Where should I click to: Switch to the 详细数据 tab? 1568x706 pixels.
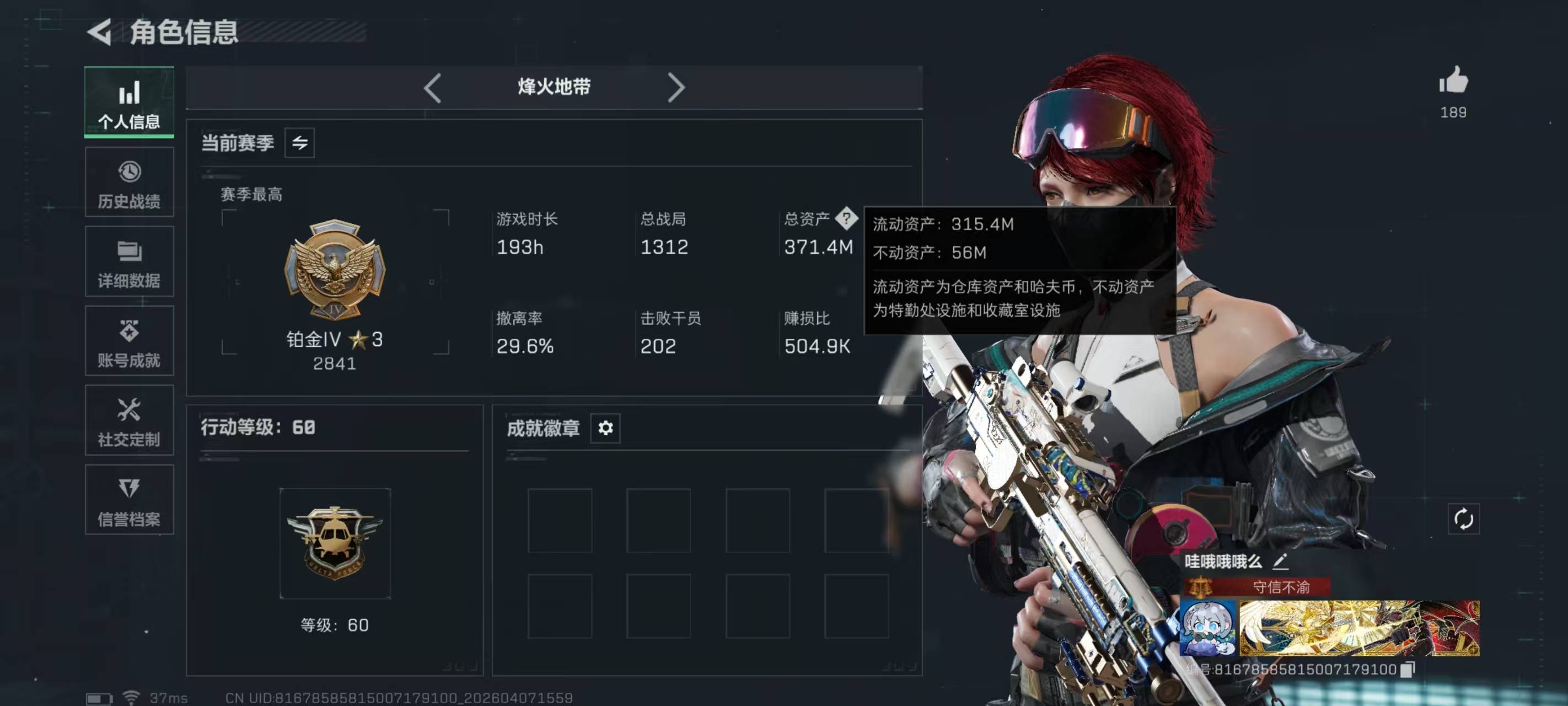click(129, 261)
